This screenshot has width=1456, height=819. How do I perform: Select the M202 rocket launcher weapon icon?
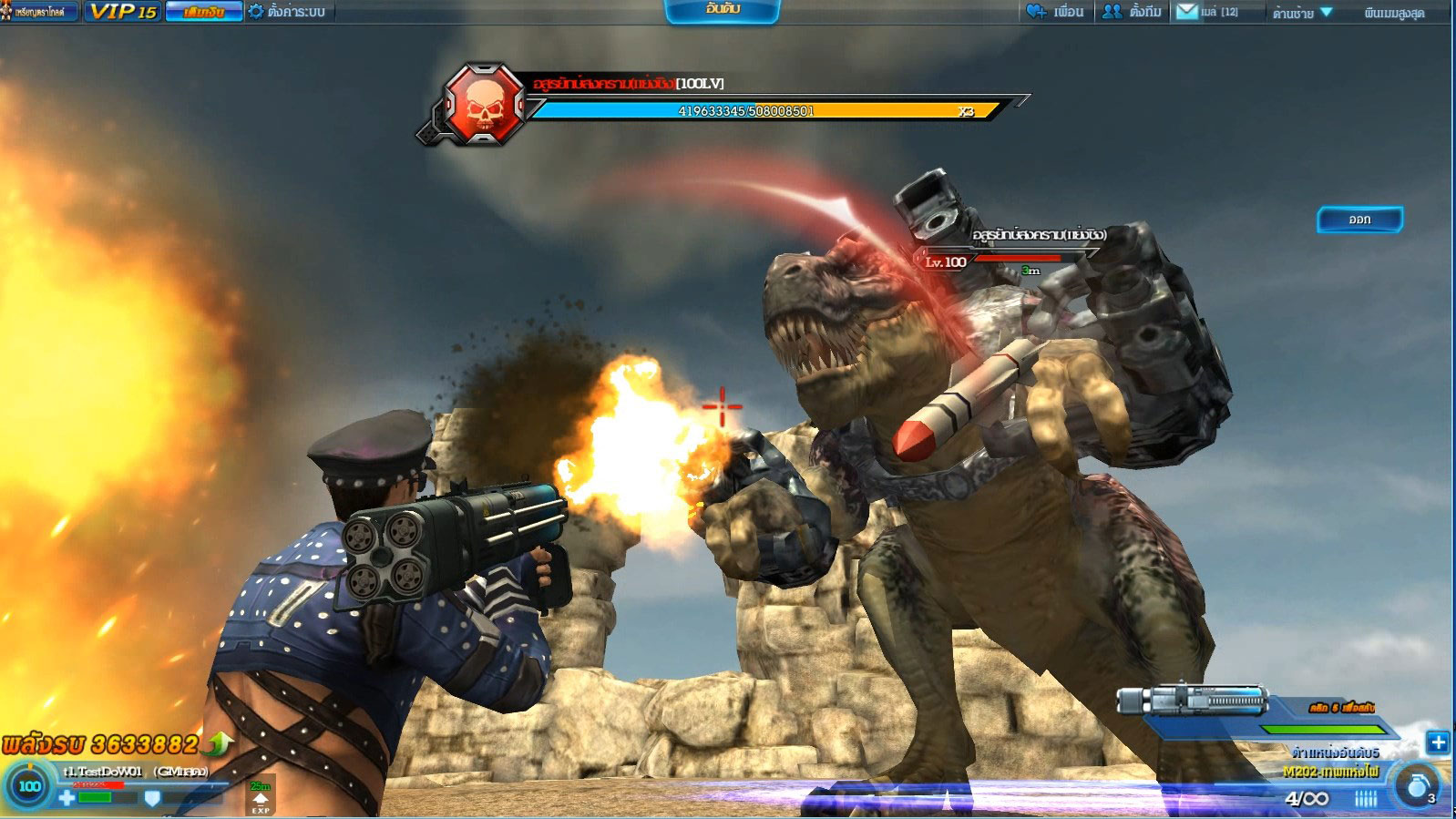[1193, 701]
